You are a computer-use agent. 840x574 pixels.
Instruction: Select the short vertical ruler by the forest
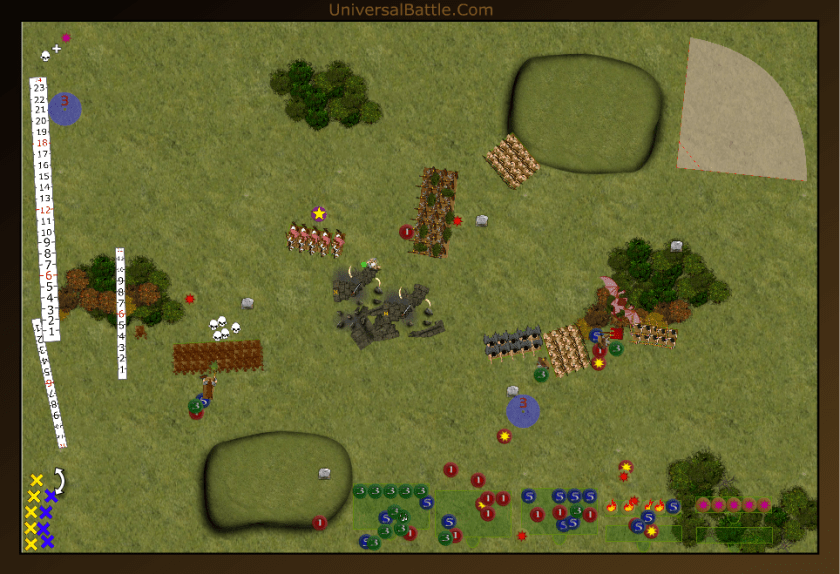[x=121, y=312]
